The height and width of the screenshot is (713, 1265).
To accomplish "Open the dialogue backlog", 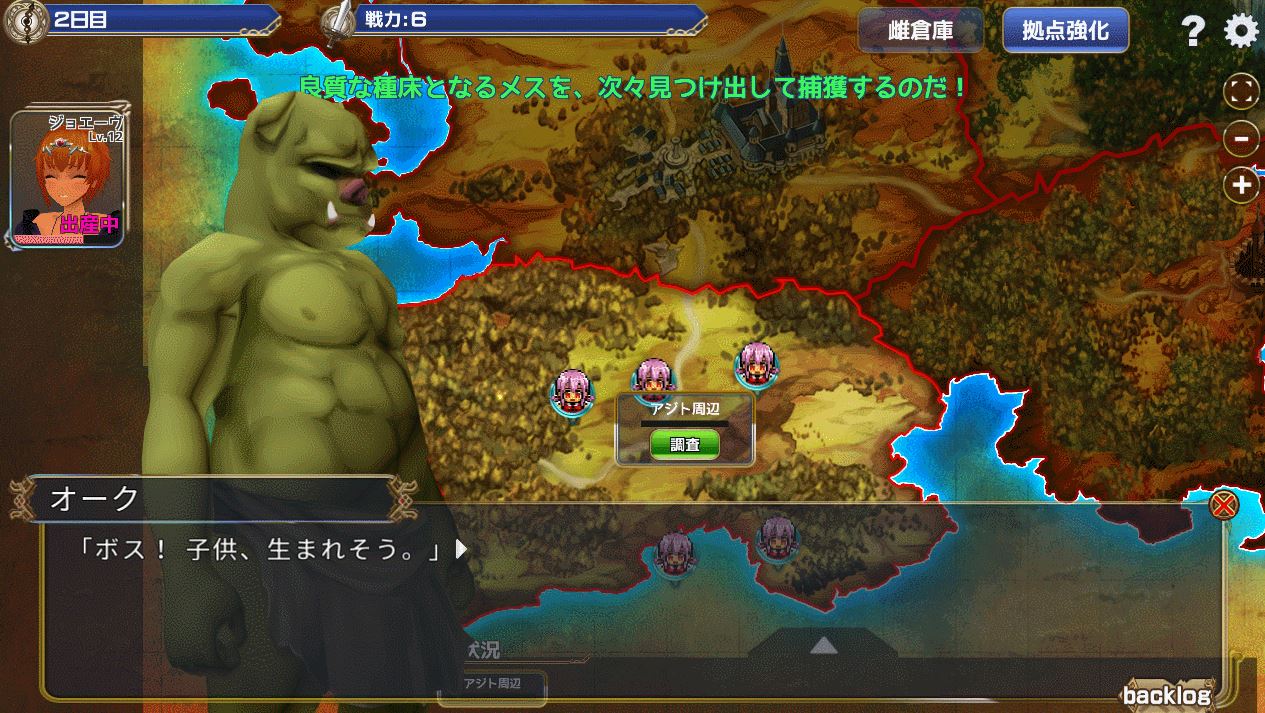I will pyautogui.click(x=1166, y=696).
